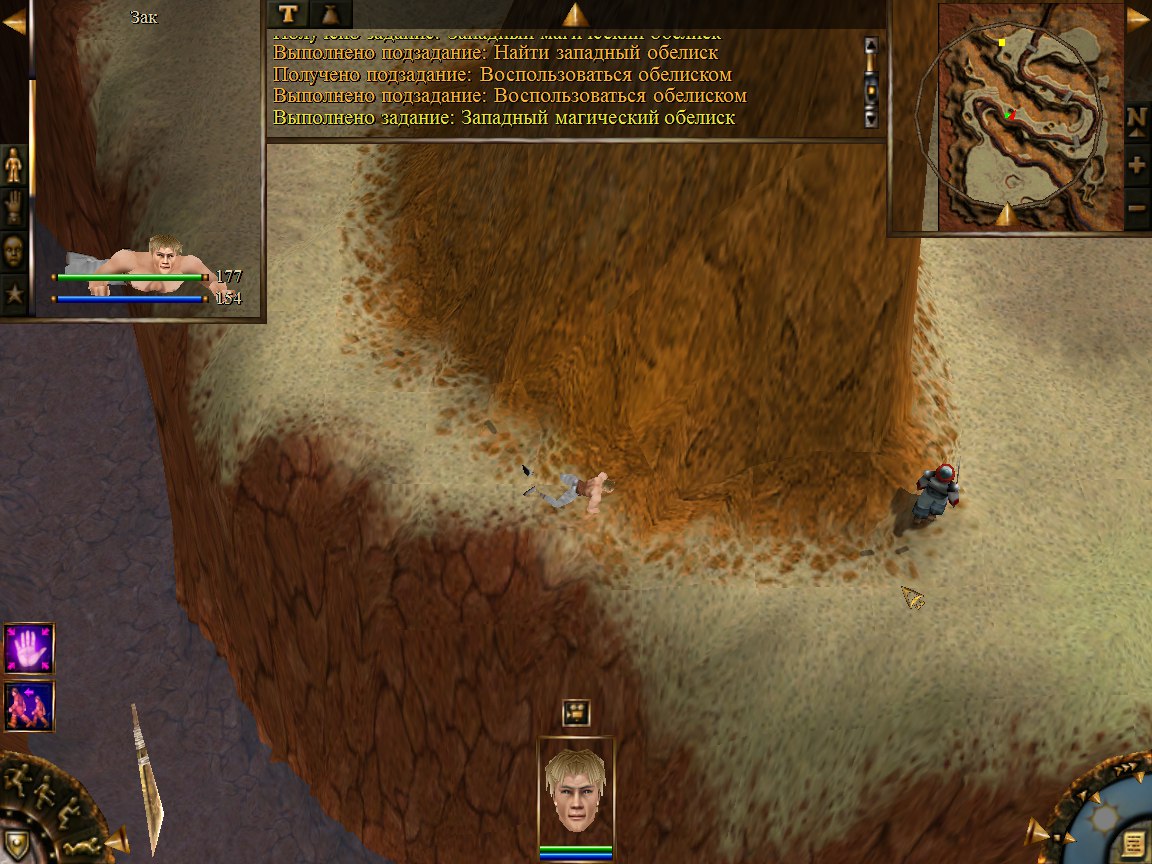This screenshot has height=864, width=1152.
Task: Click the message log's scroll-up arrow
Action: pos(870,45)
